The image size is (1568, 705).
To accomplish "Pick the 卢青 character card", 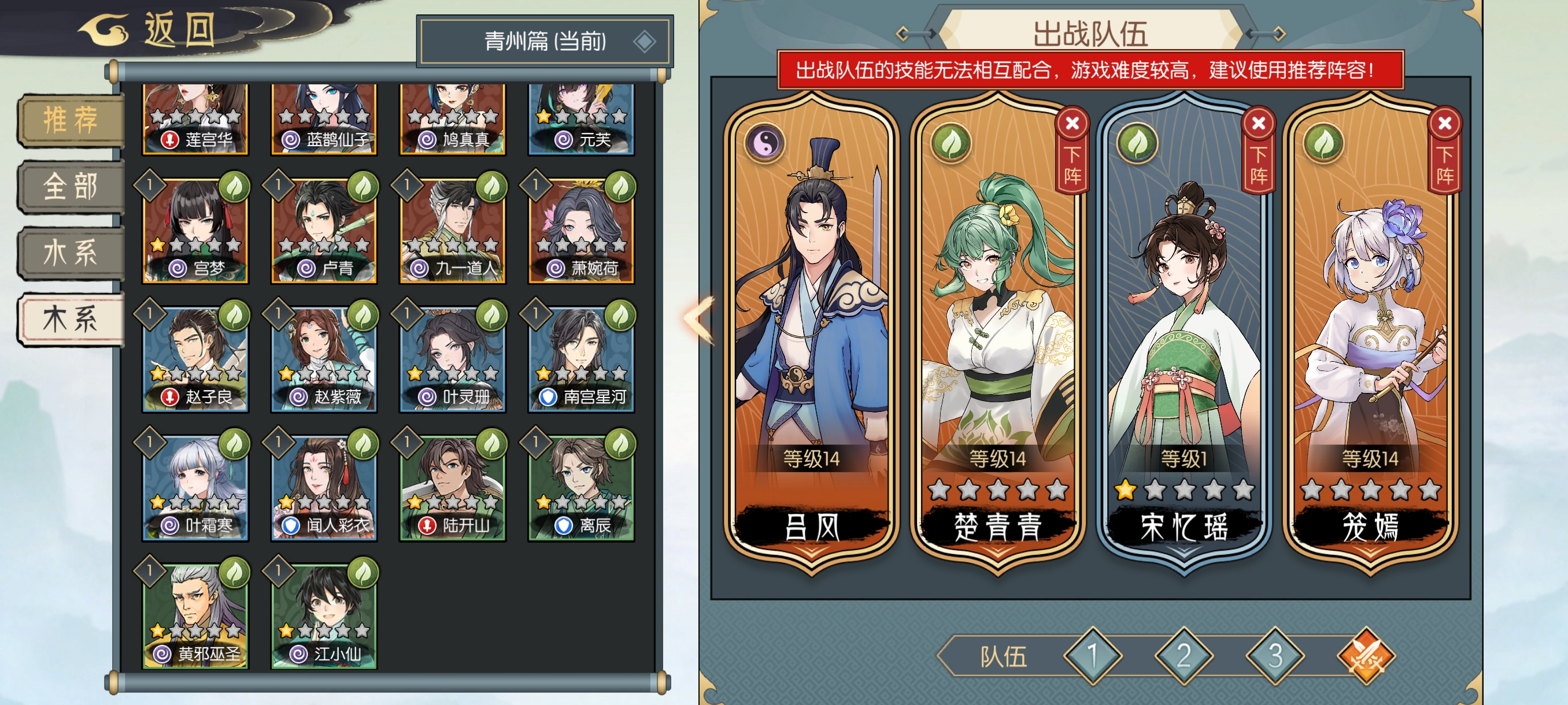I will 324,231.
